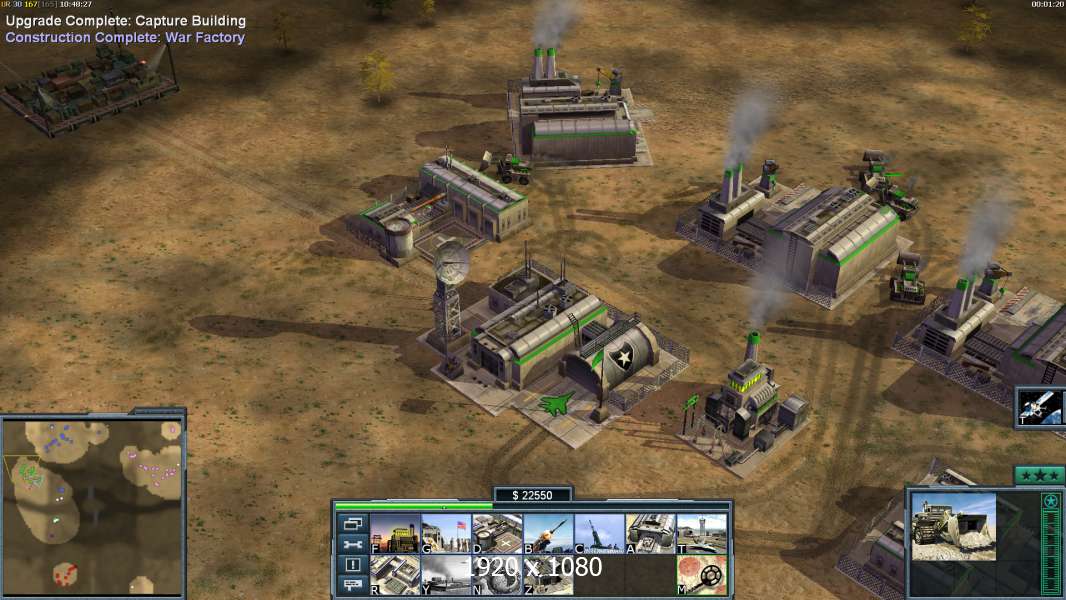Open the three-star General's powers button
1066x600 pixels.
[x=1039, y=475]
